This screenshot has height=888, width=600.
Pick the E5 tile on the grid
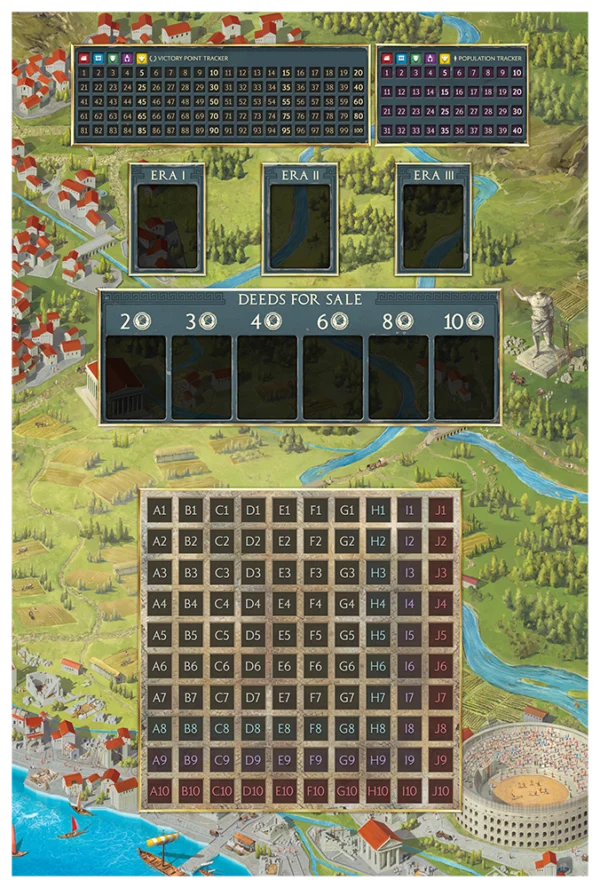coord(284,635)
